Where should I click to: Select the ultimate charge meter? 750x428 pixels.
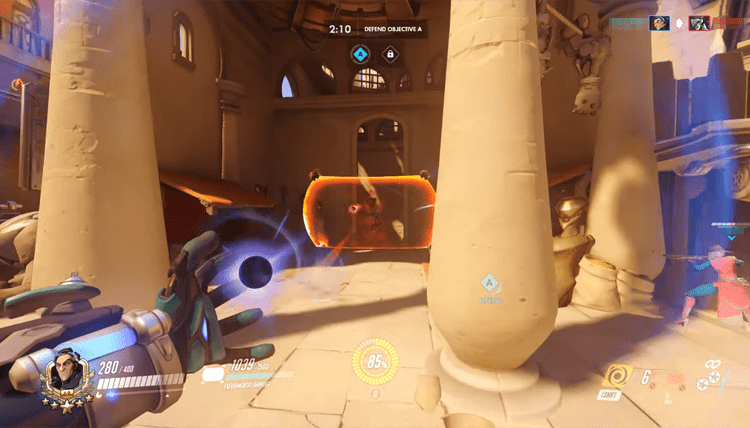click(375, 362)
